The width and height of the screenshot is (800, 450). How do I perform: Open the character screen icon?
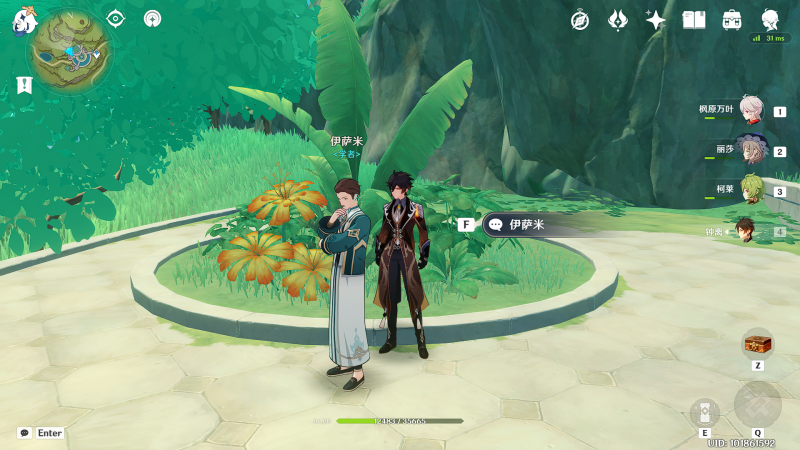tap(770, 19)
